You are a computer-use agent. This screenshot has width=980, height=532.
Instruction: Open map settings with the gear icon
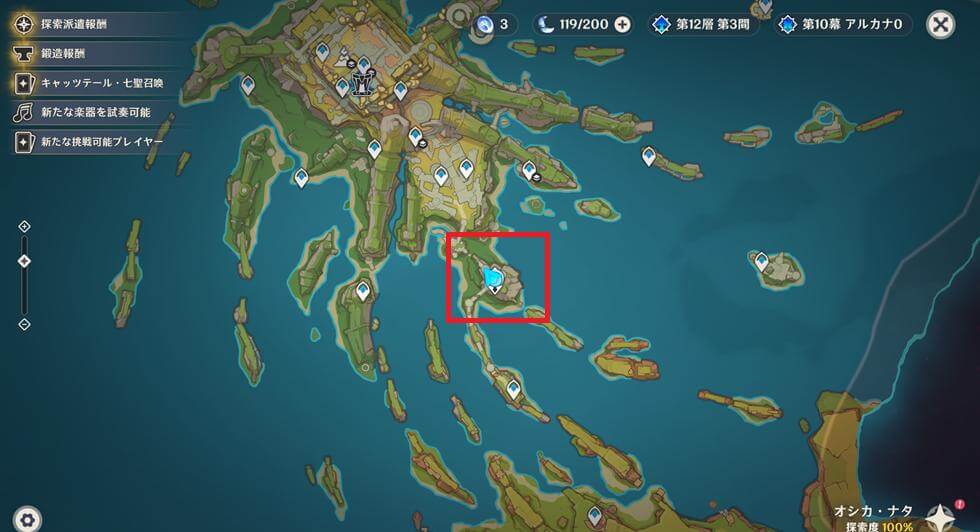(28, 518)
